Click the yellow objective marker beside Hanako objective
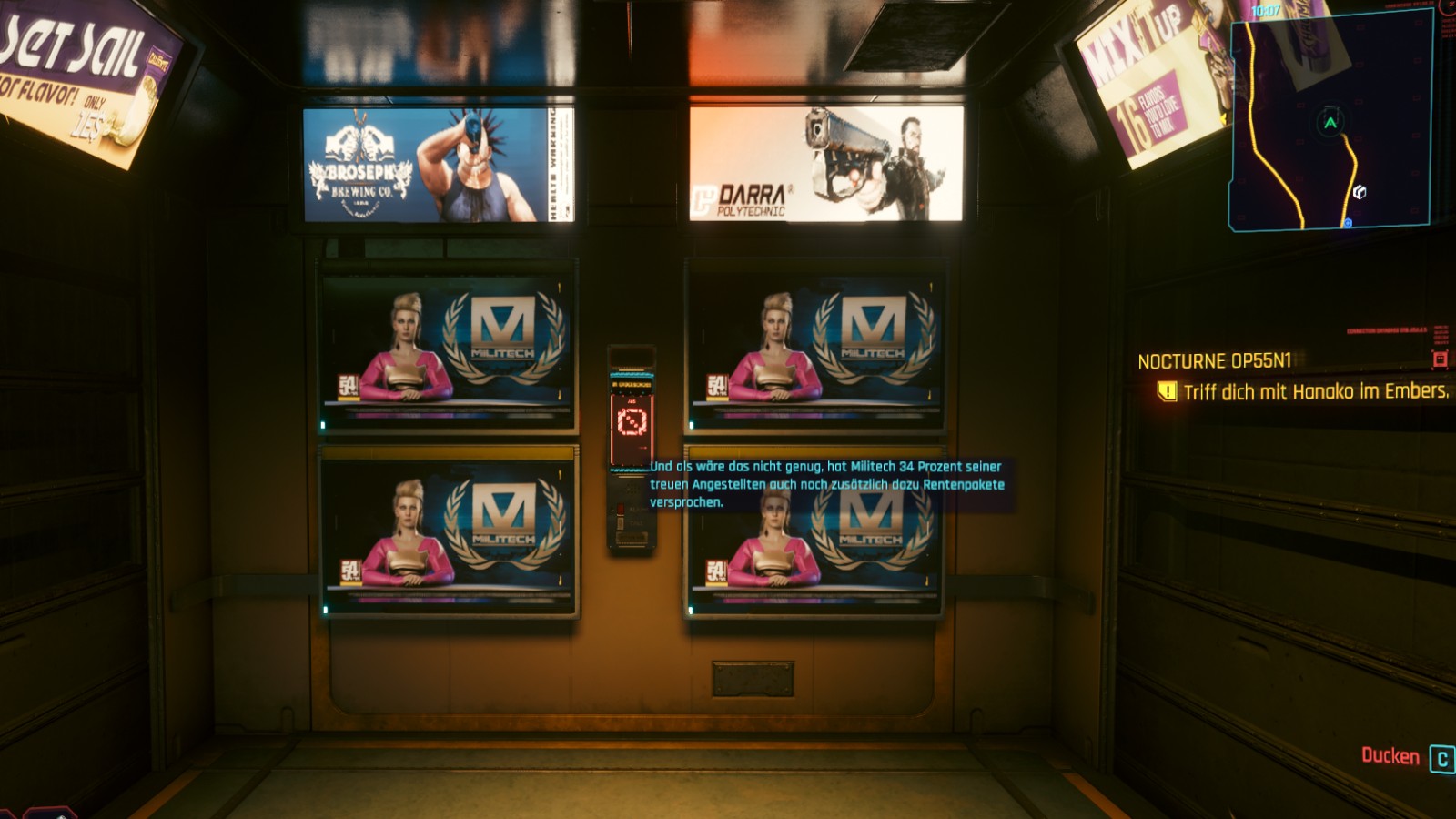This screenshot has width=1456, height=819. click(1166, 391)
